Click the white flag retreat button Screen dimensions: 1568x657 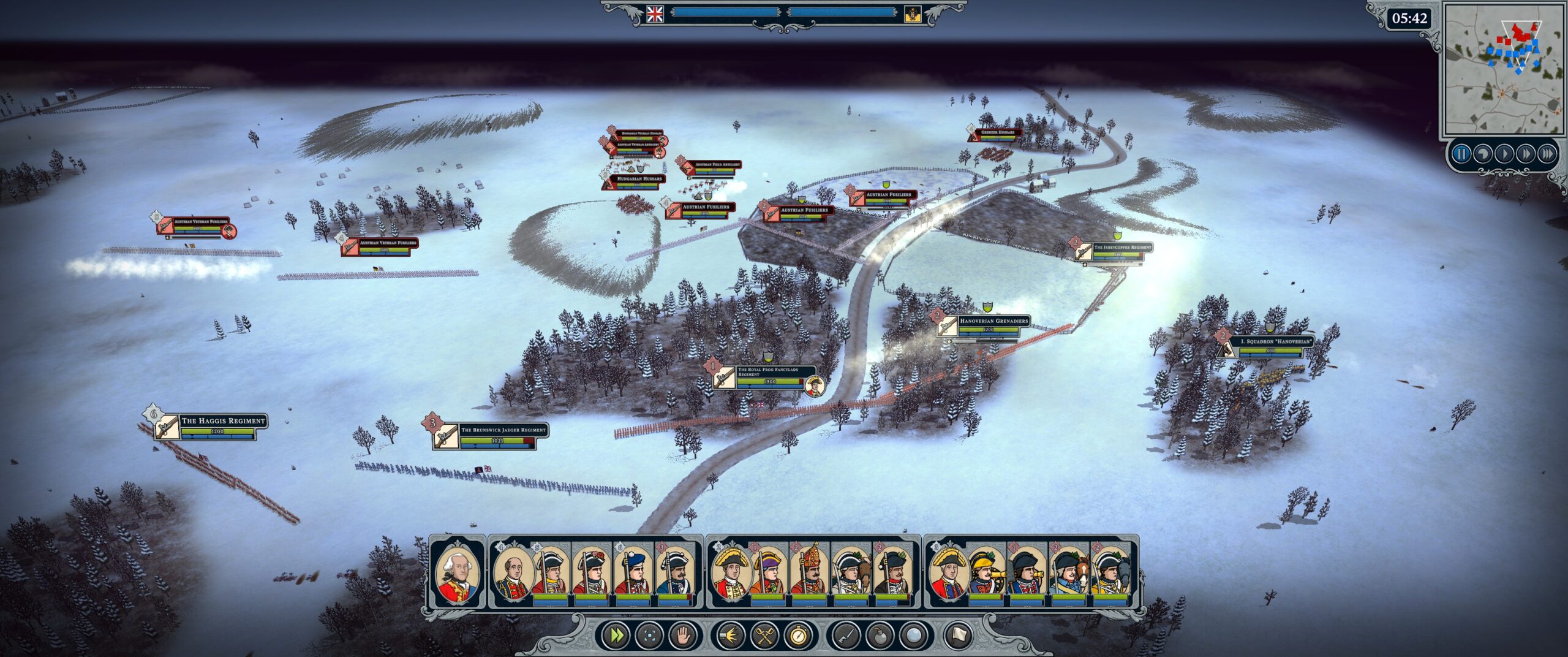click(x=959, y=636)
